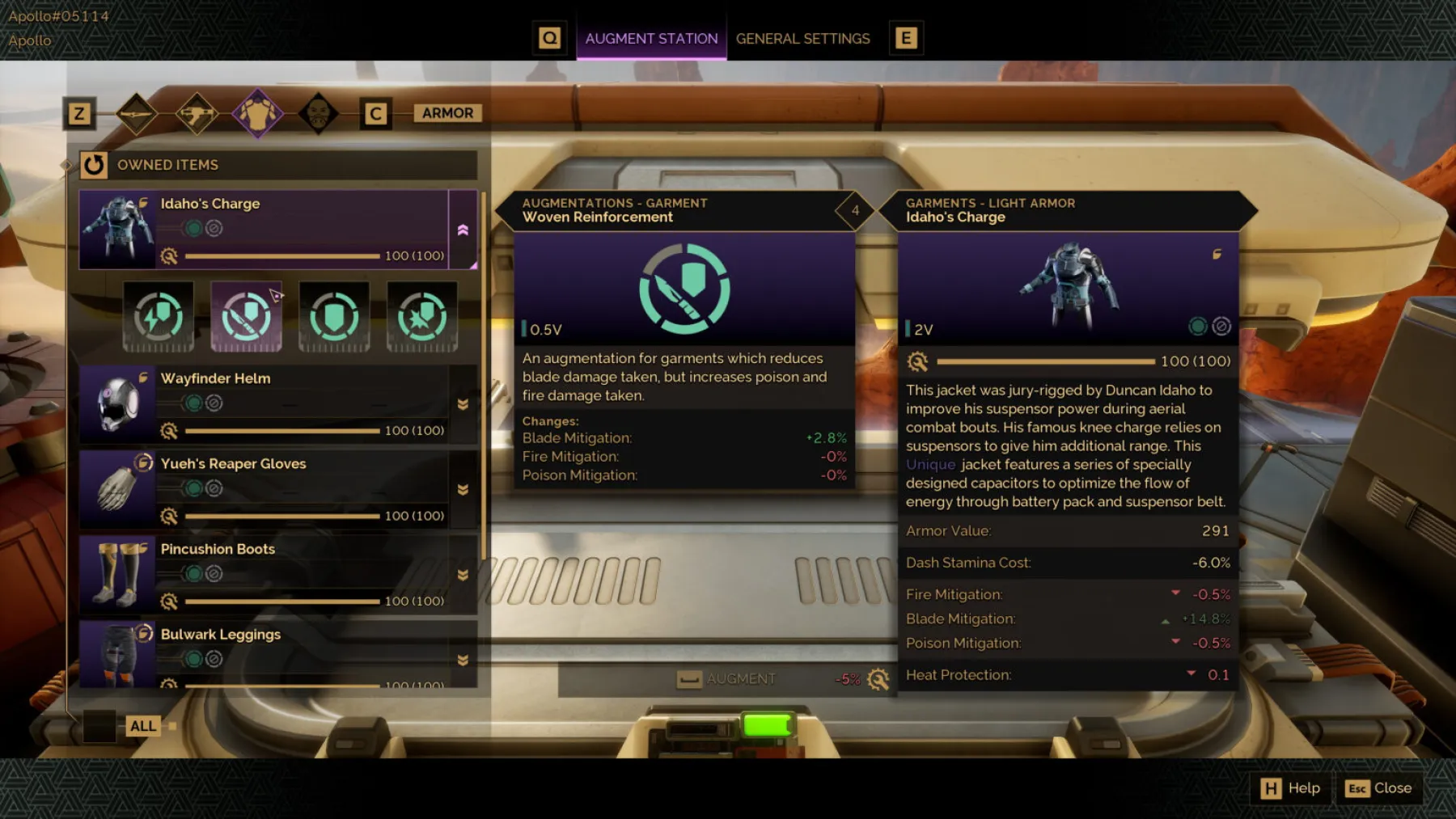The height and width of the screenshot is (819, 1456).
Task: Toggle the ALL filter at bottom left
Action: tap(142, 725)
